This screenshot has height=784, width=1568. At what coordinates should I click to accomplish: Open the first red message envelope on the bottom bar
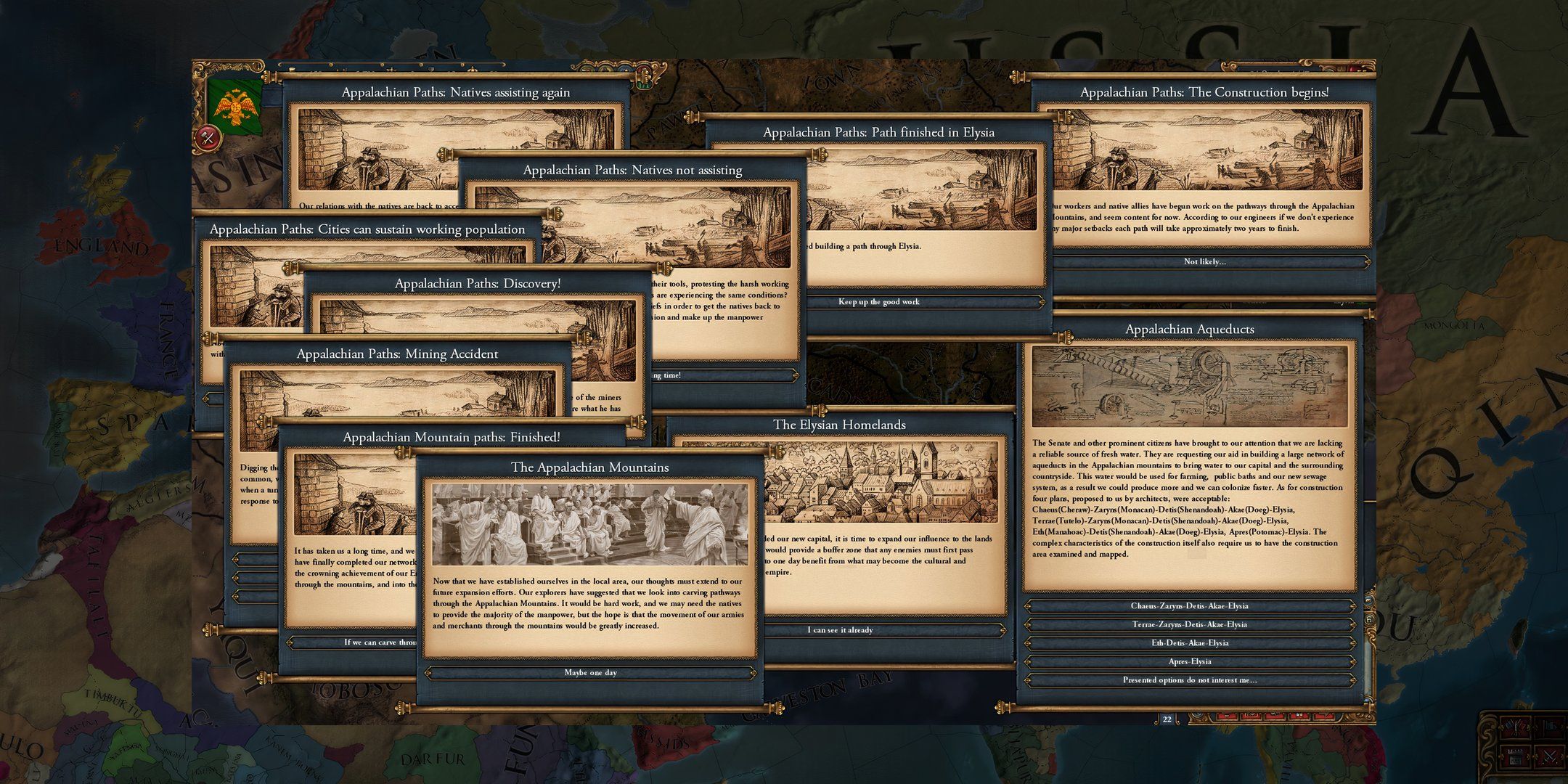(1227, 716)
